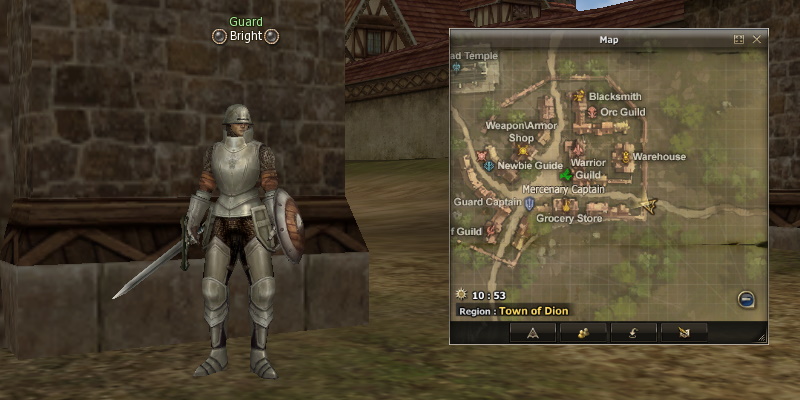Click the player arrow on the map
800x400 pixels.
tap(649, 206)
